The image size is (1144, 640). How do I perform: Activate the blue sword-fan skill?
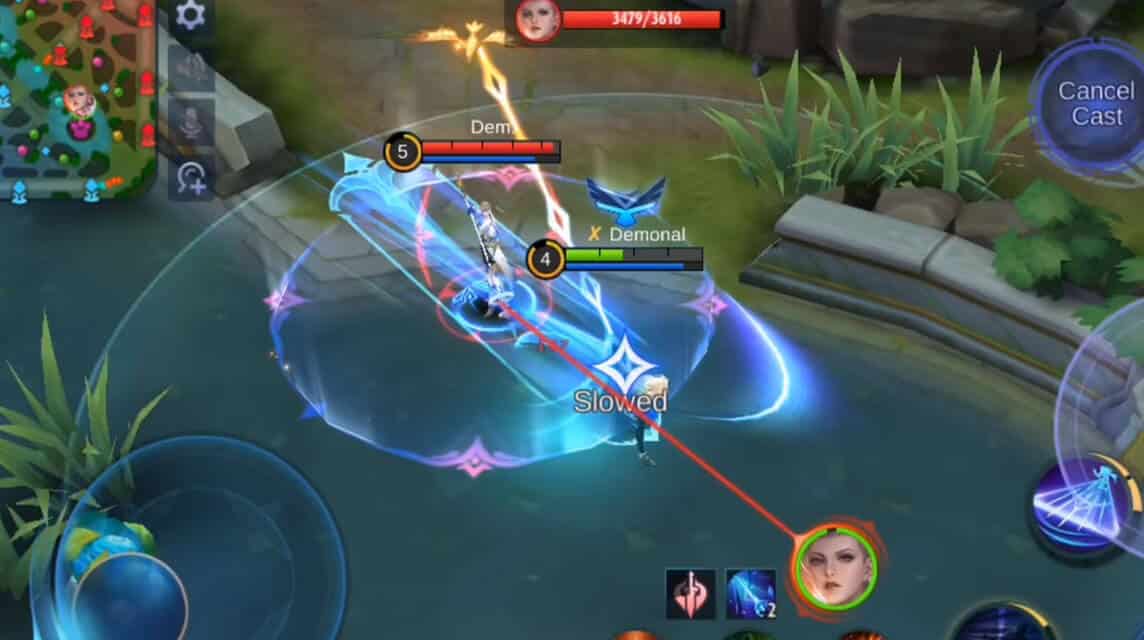[x=1082, y=505]
